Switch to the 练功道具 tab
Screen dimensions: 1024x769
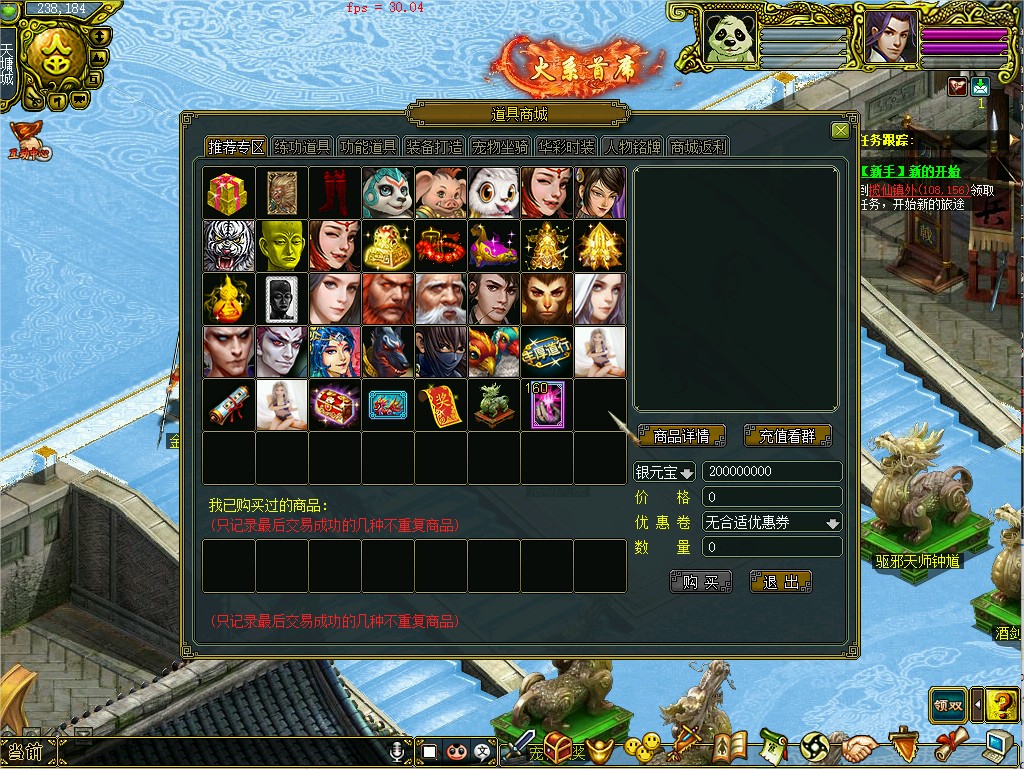[x=302, y=147]
